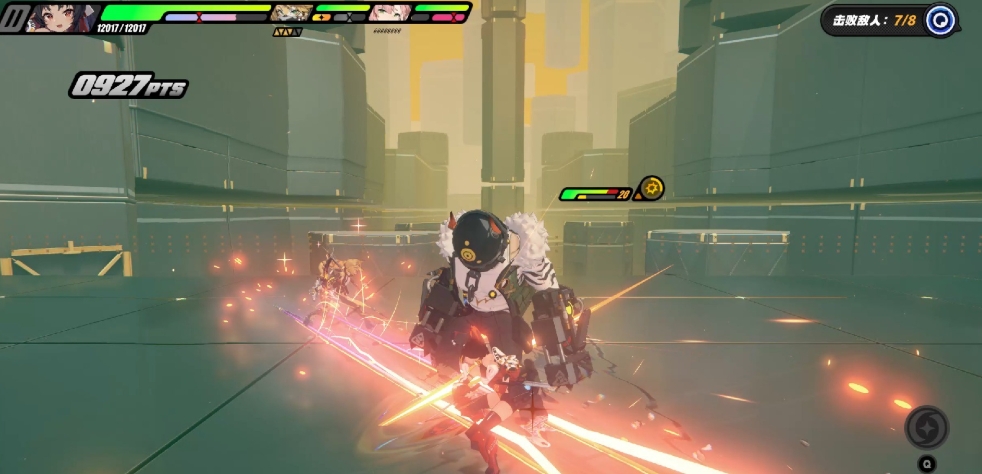982x474 pixels.
Task: Open the blue circular objective icon
Action: (x=939, y=20)
